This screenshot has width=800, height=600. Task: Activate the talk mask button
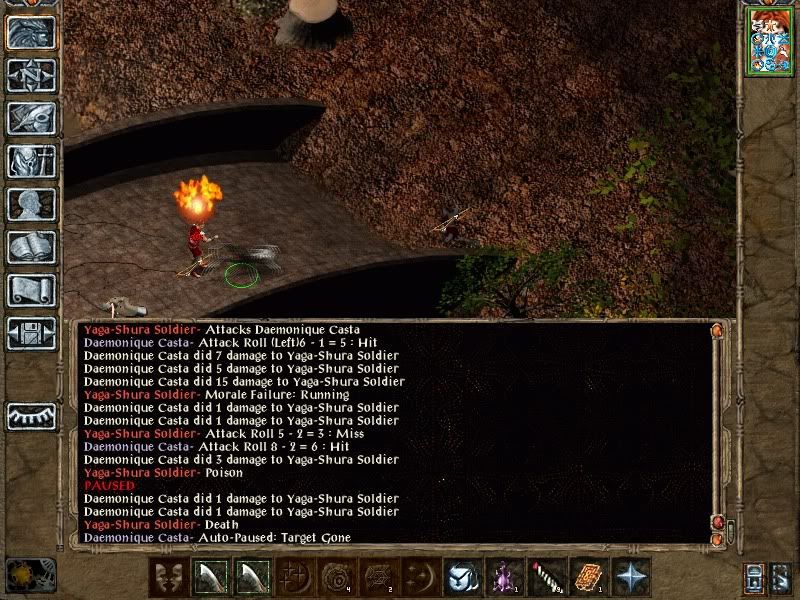168,578
